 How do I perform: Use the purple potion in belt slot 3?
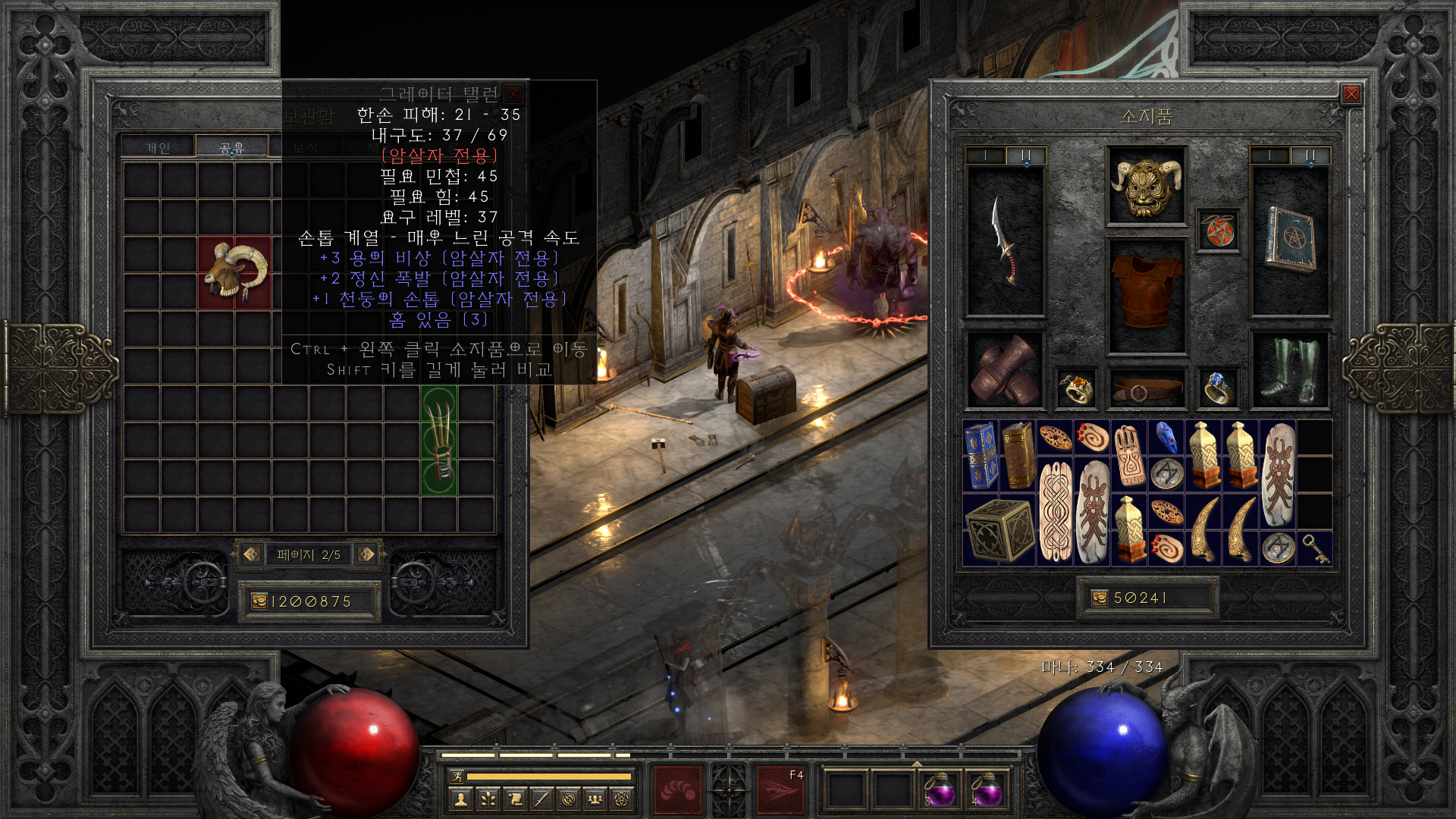click(940, 792)
